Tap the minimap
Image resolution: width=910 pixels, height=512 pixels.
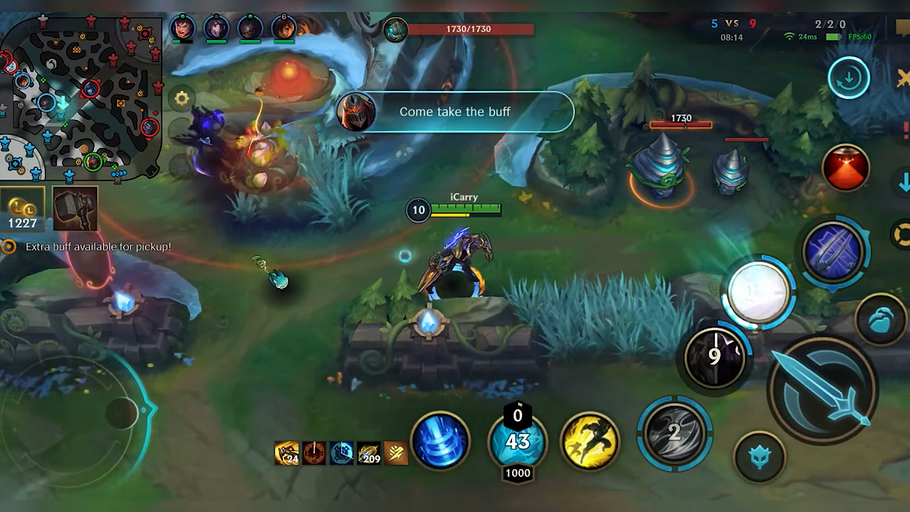82,95
